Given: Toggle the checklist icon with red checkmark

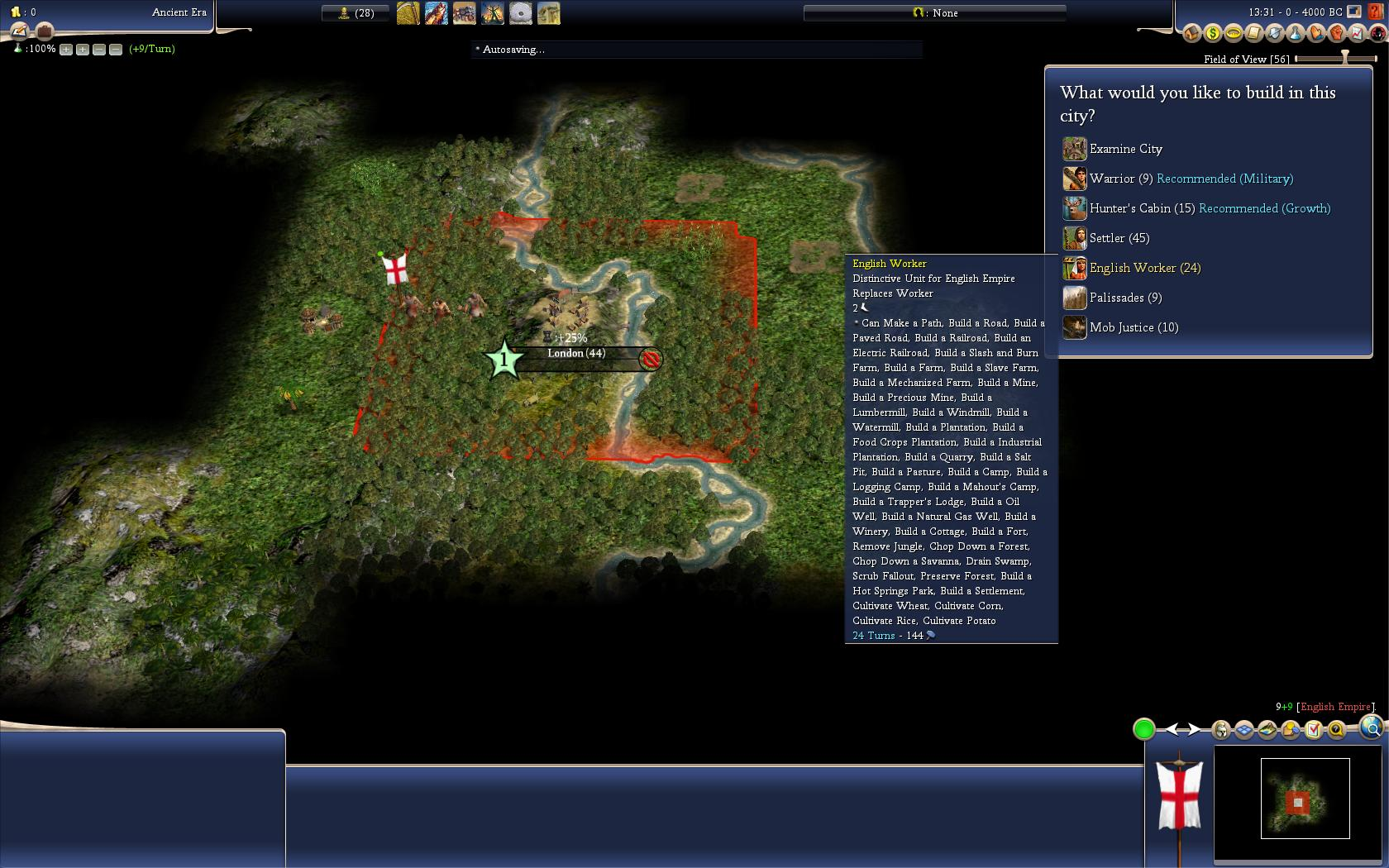Looking at the screenshot, I should tap(1313, 730).
